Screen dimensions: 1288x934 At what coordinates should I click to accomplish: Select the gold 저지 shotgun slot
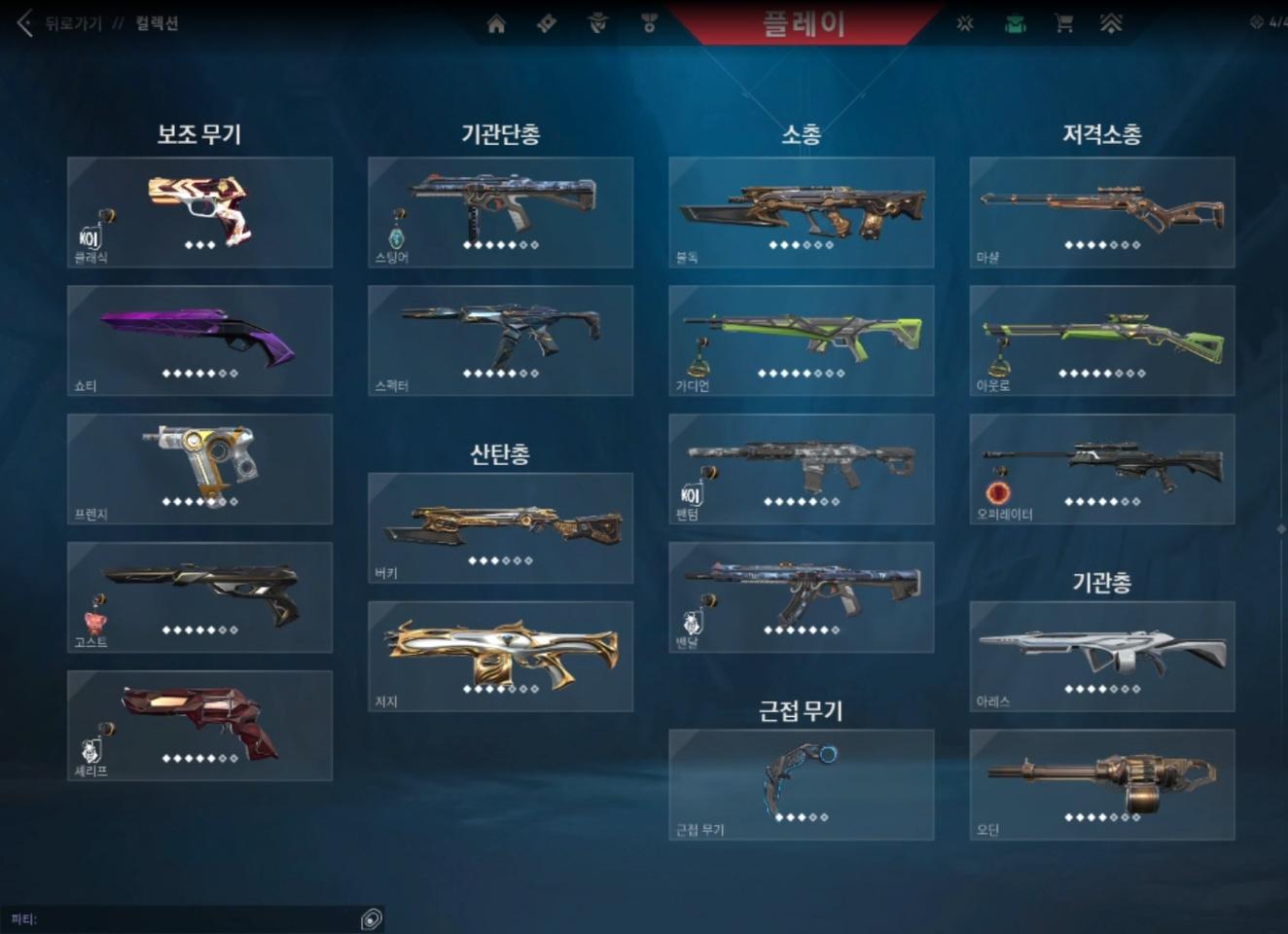(x=500, y=657)
